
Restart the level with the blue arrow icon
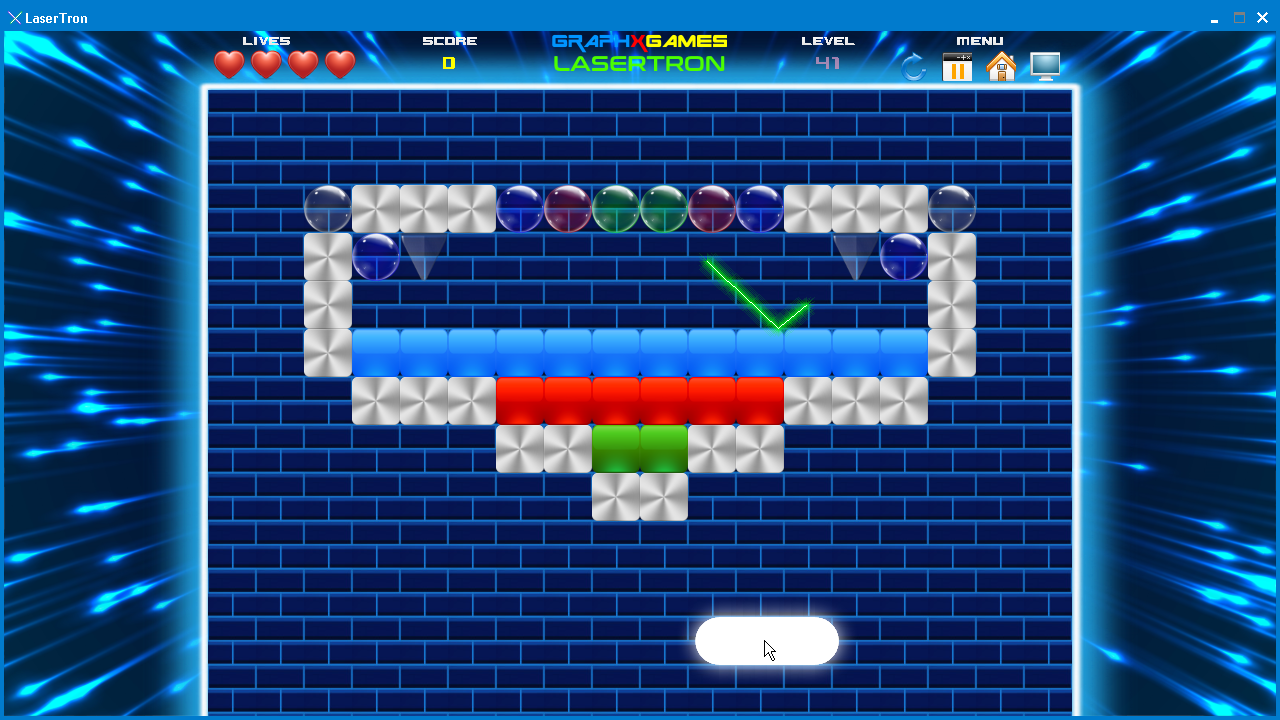pyautogui.click(x=913, y=67)
